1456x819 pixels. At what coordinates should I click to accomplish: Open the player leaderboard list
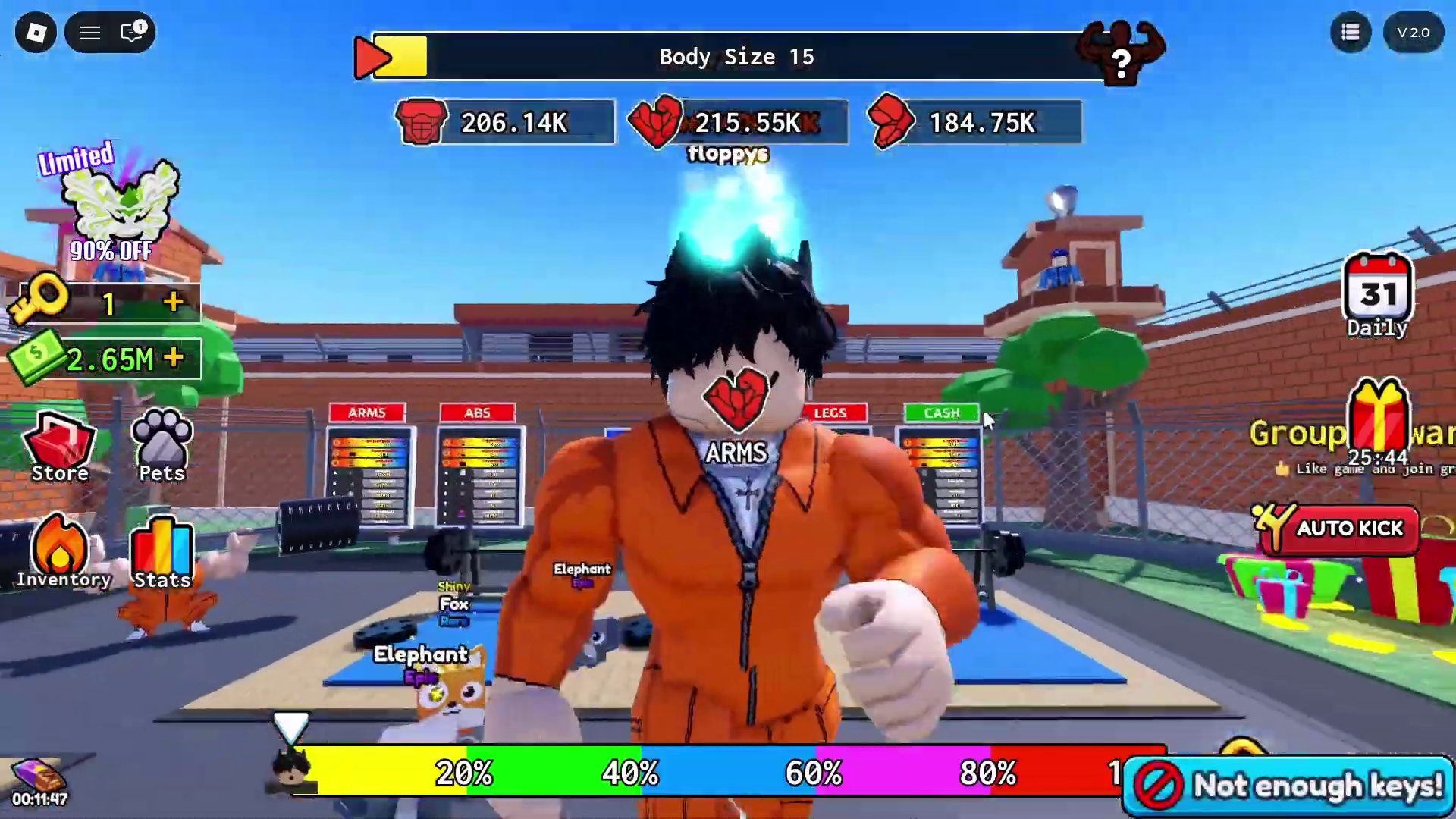[1351, 33]
